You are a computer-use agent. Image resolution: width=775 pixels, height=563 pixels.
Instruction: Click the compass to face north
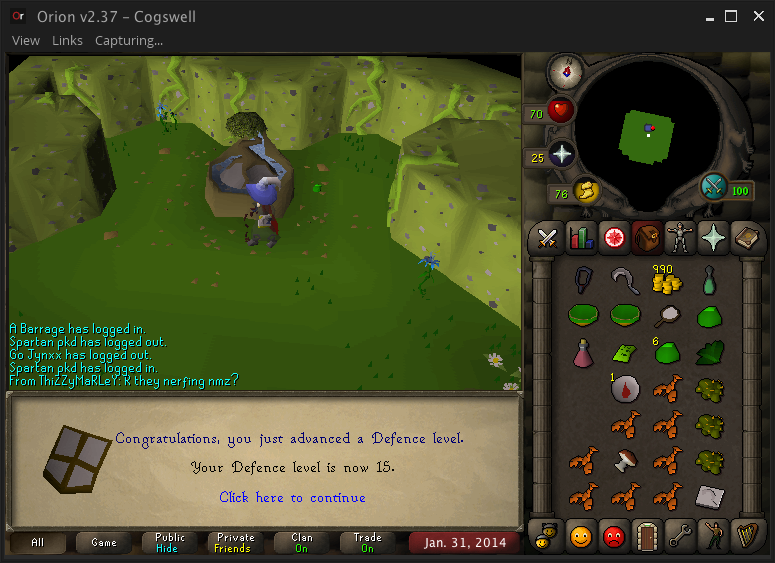tap(566, 71)
